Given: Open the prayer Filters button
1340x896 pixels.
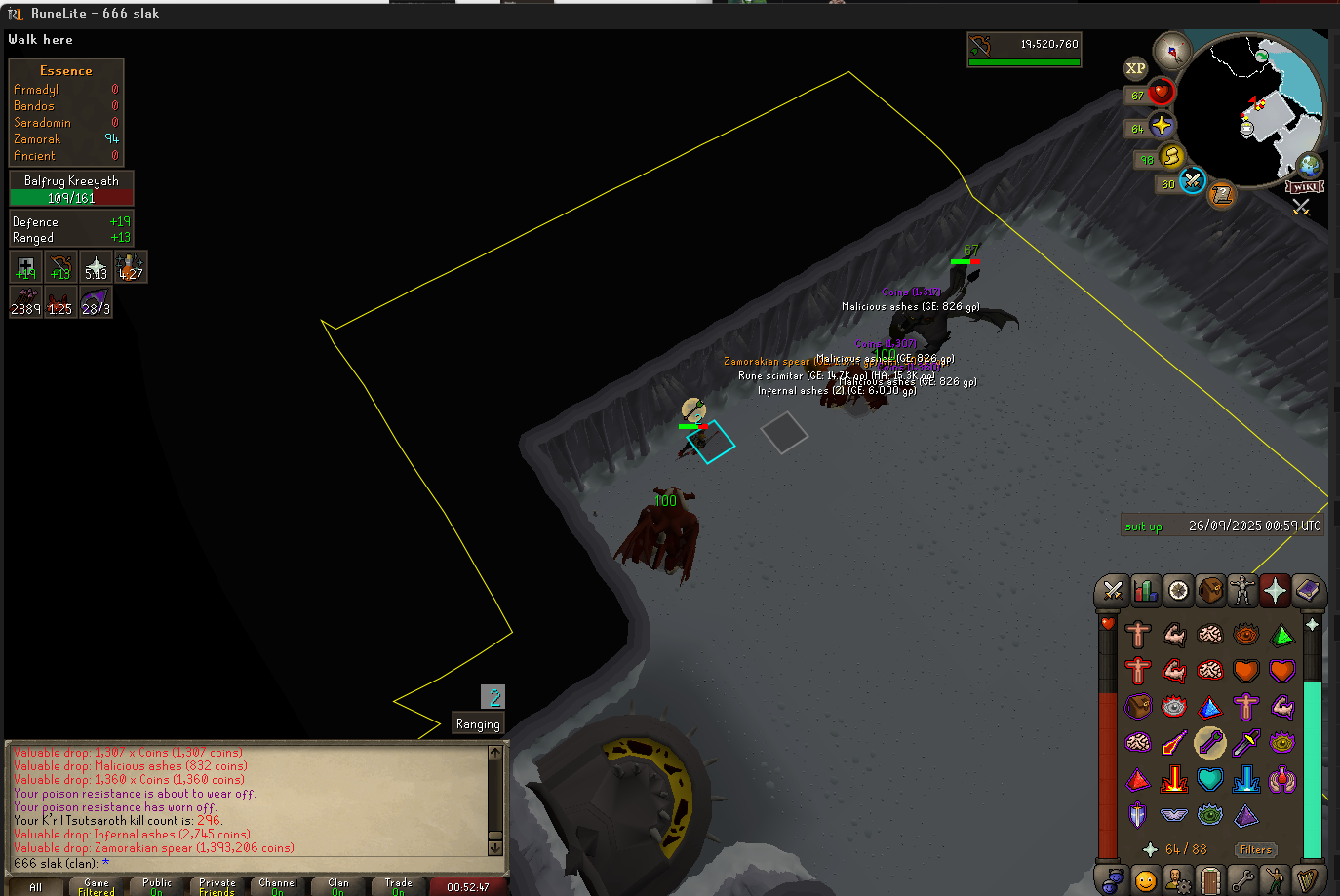Looking at the screenshot, I should point(1255,850).
